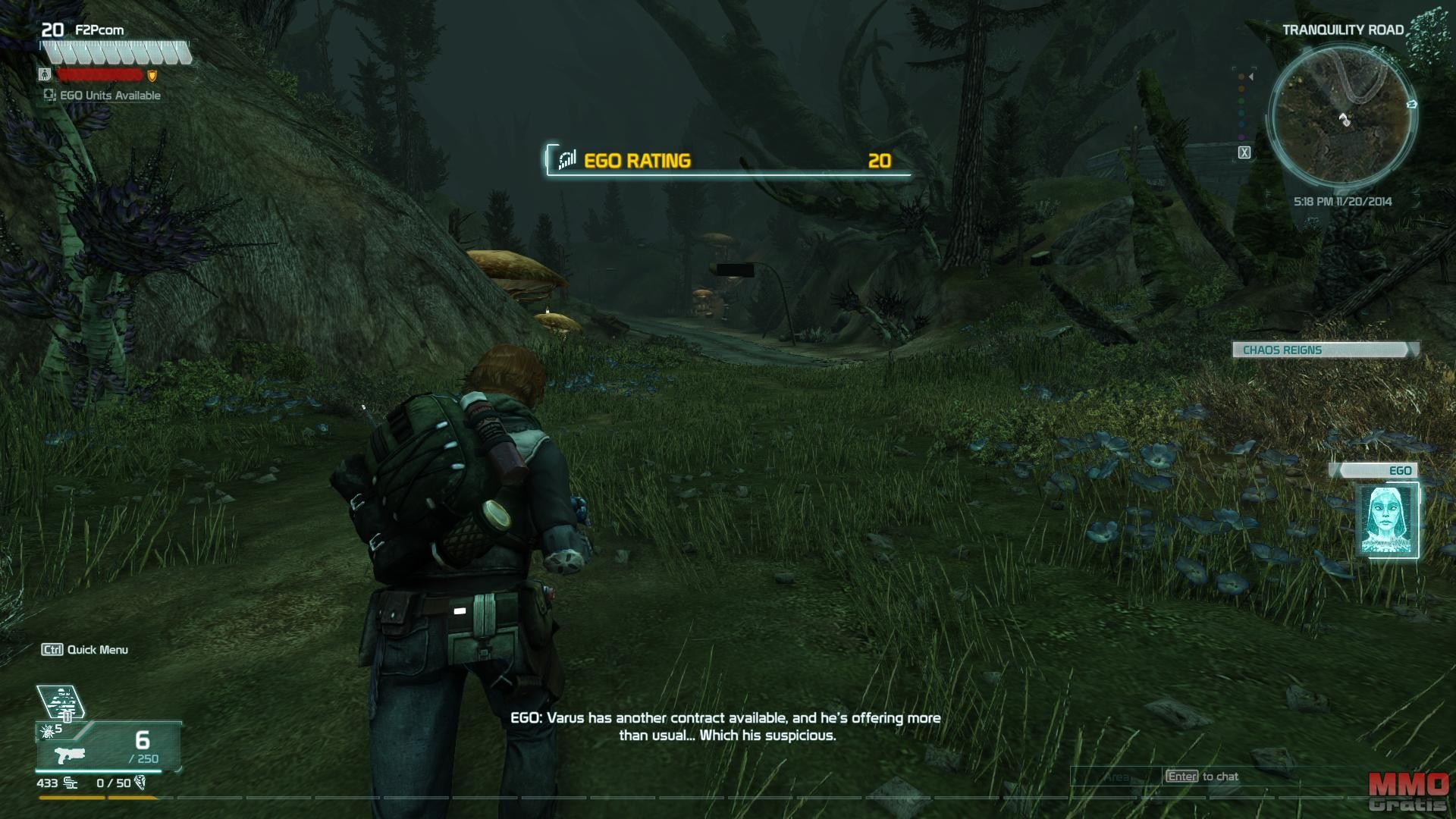Click the ark salvage currency icon
The width and height of the screenshot is (1456, 819).
click(140, 783)
